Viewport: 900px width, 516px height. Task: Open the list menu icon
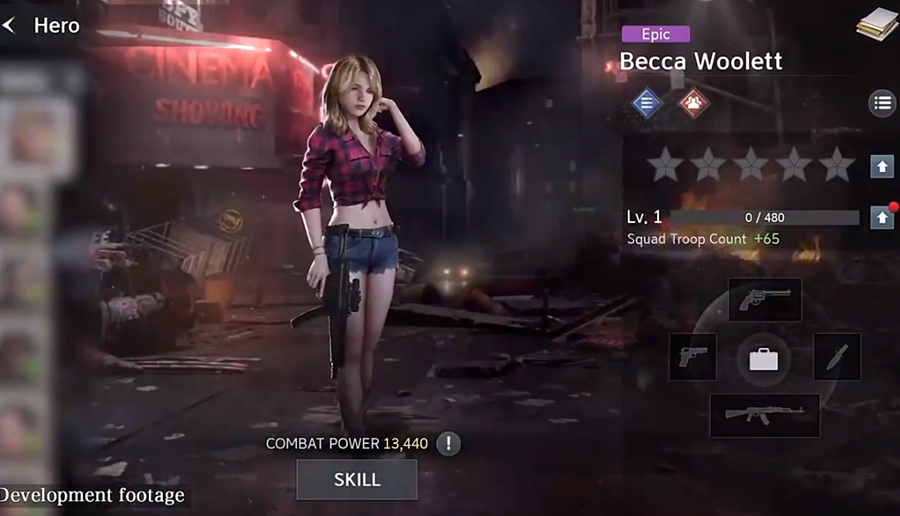[x=881, y=102]
